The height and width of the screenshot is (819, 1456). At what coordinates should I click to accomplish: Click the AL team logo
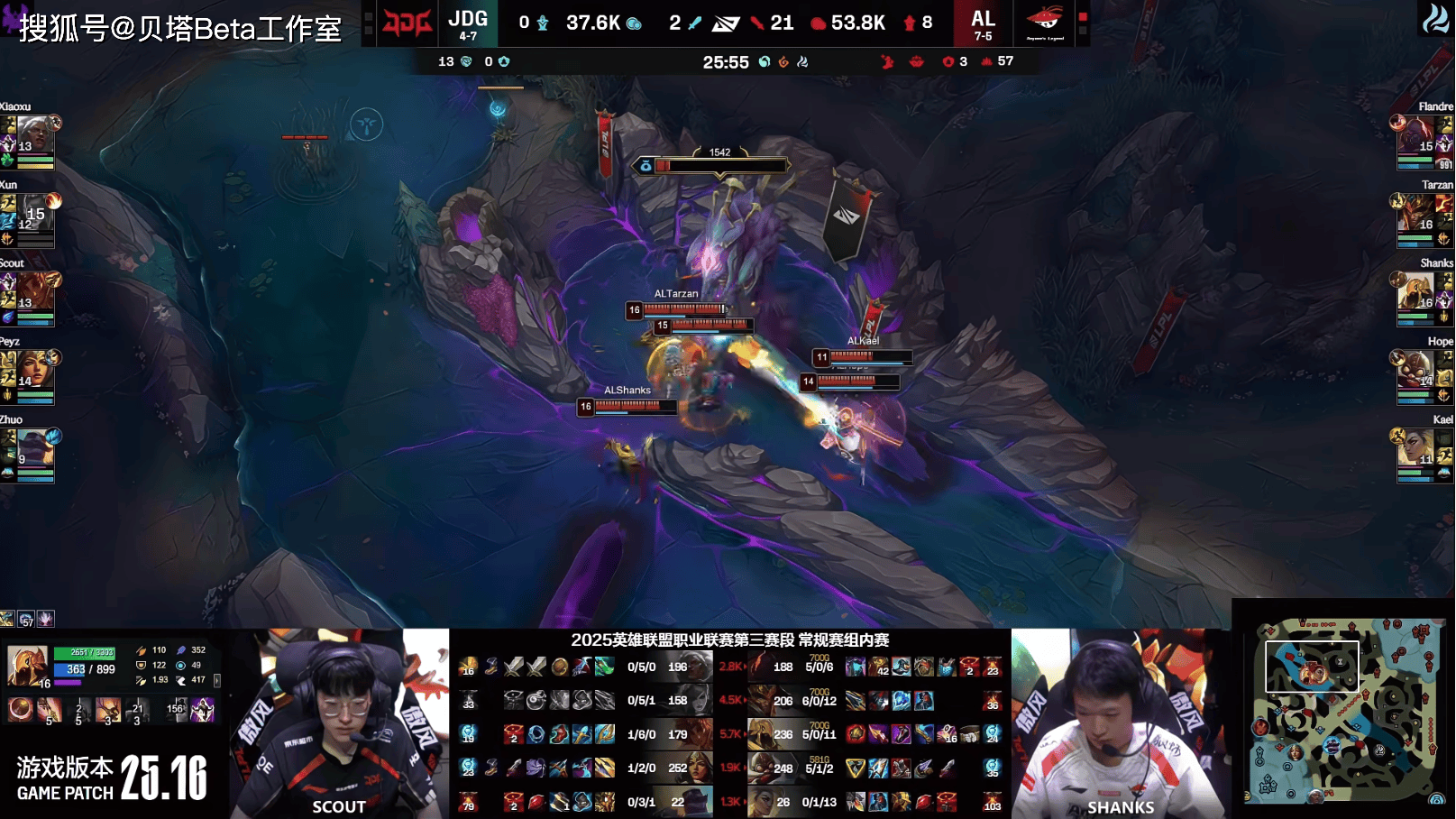1044,23
